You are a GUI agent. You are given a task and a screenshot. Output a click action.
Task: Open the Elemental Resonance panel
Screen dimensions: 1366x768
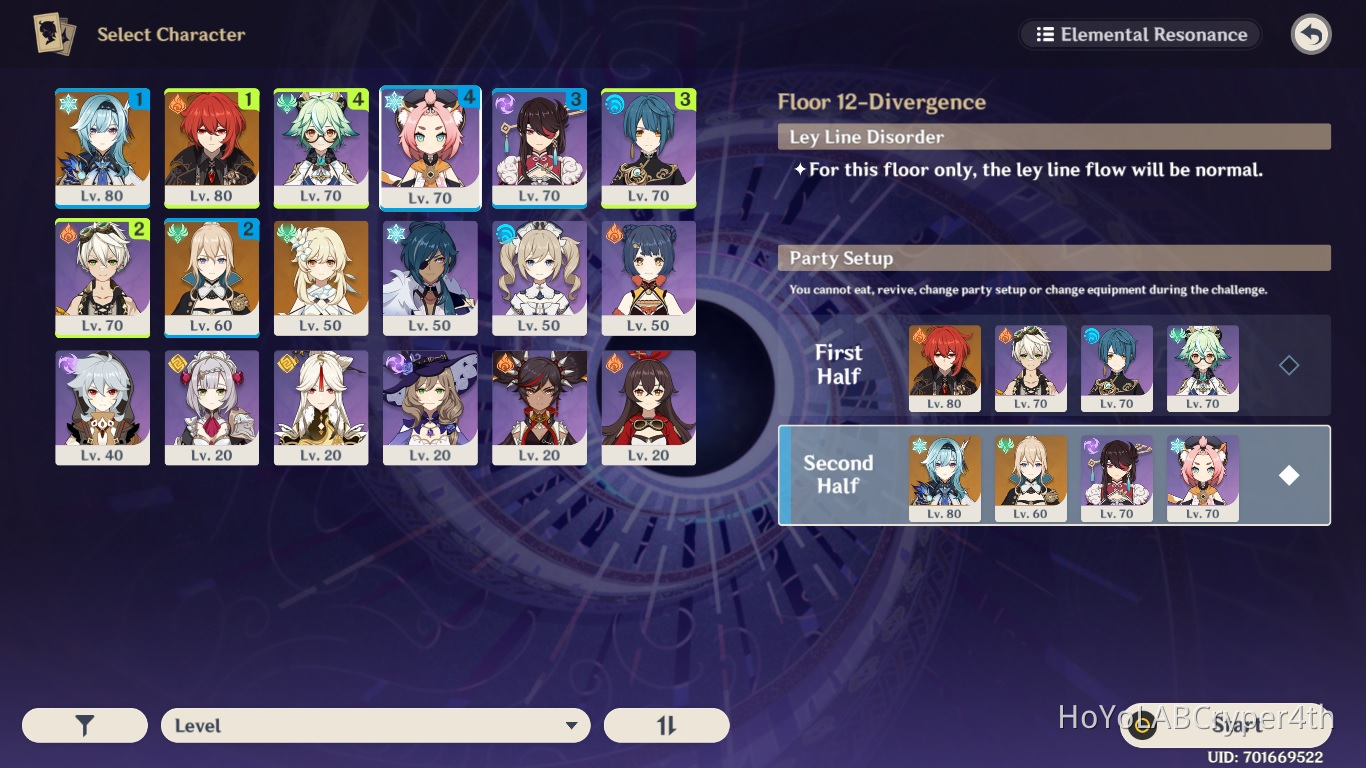(1139, 34)
